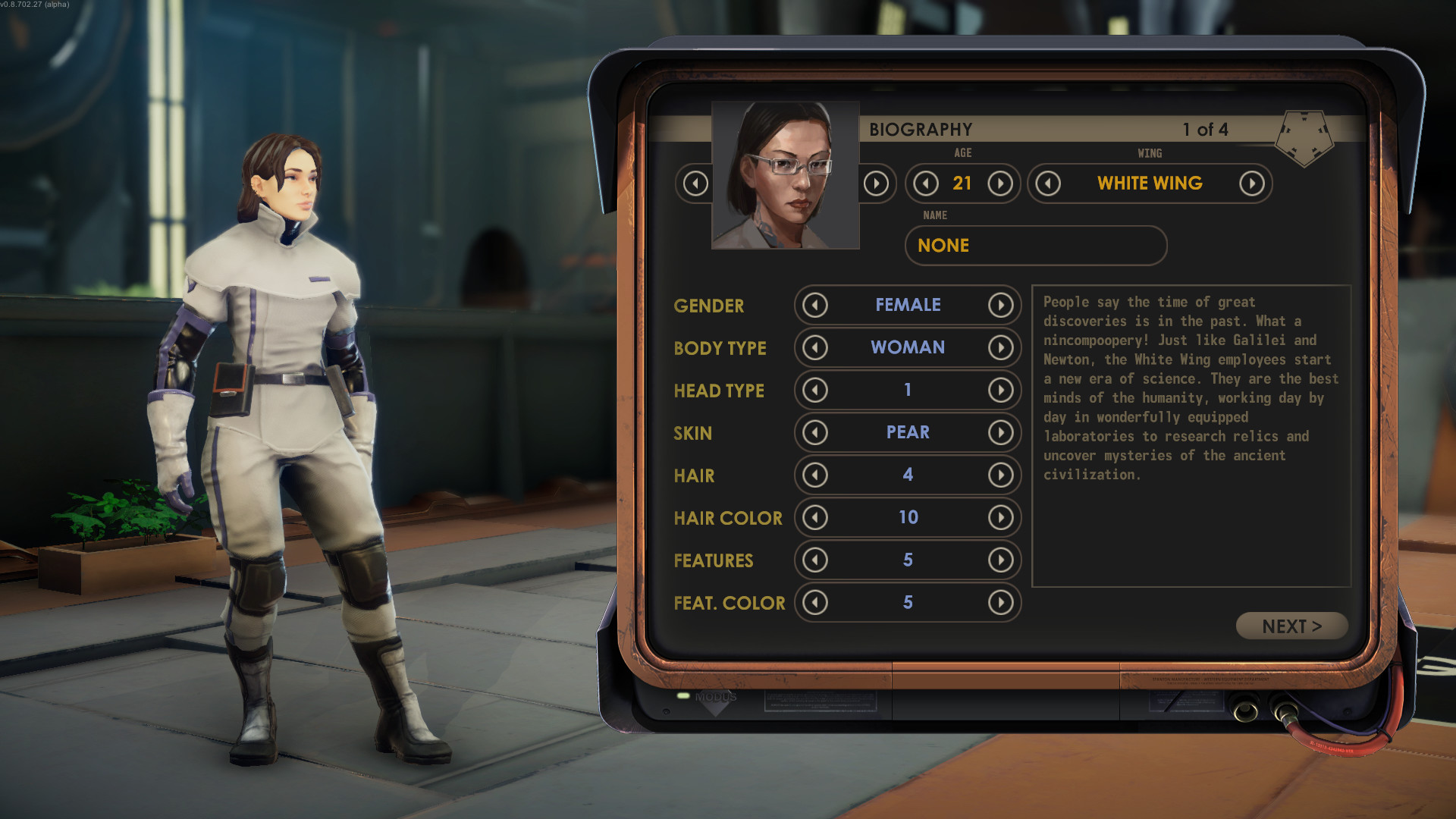
Task: Cycle body type to the previous option
Action: tap(815, 348)
